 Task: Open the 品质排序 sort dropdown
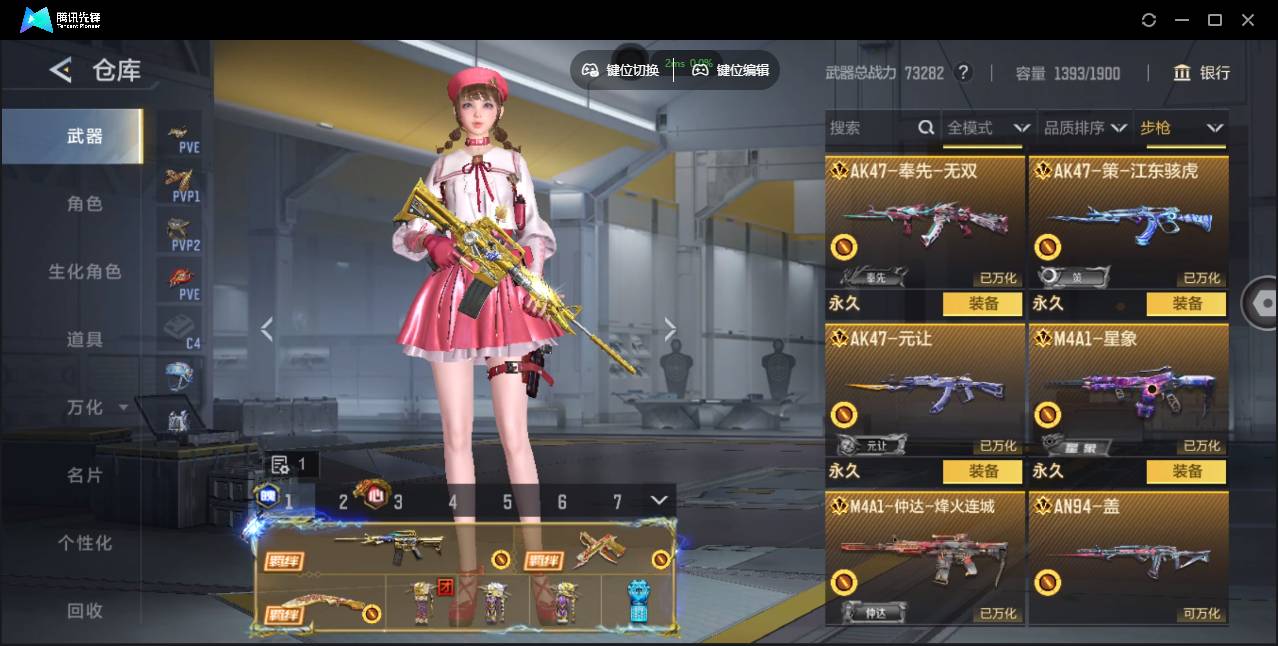coord(1084,128)
